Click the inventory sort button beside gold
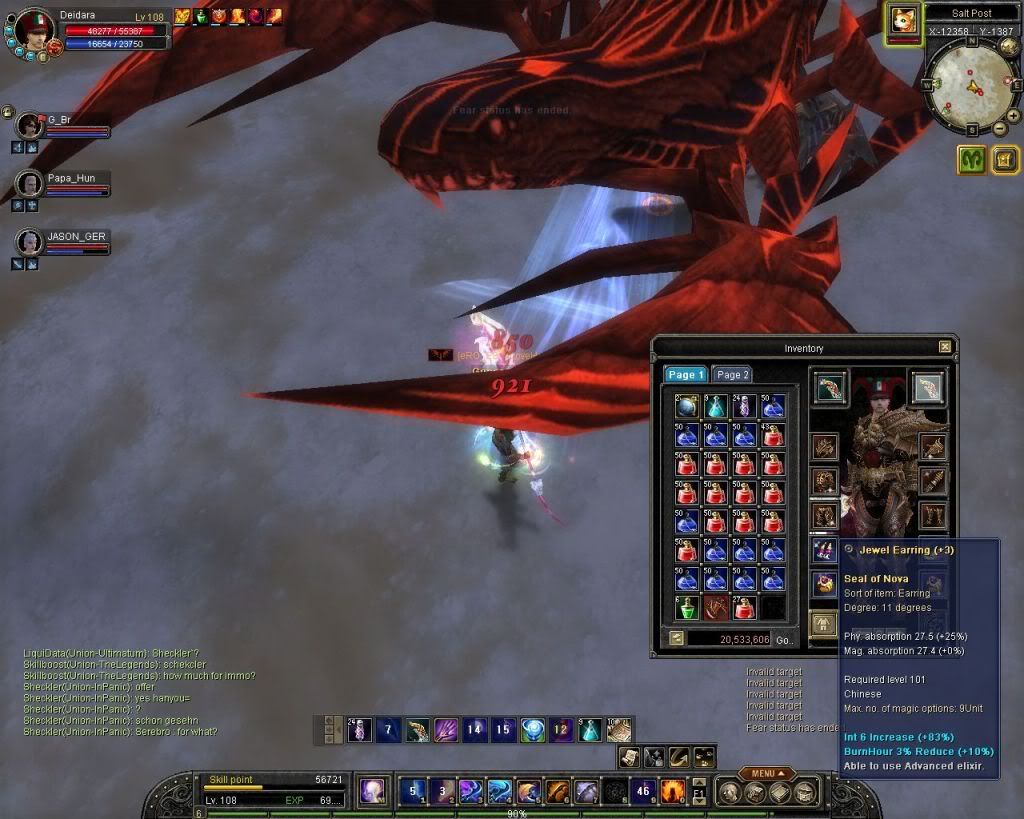This screenshot has width=1024, height=819. pos(677,638)
